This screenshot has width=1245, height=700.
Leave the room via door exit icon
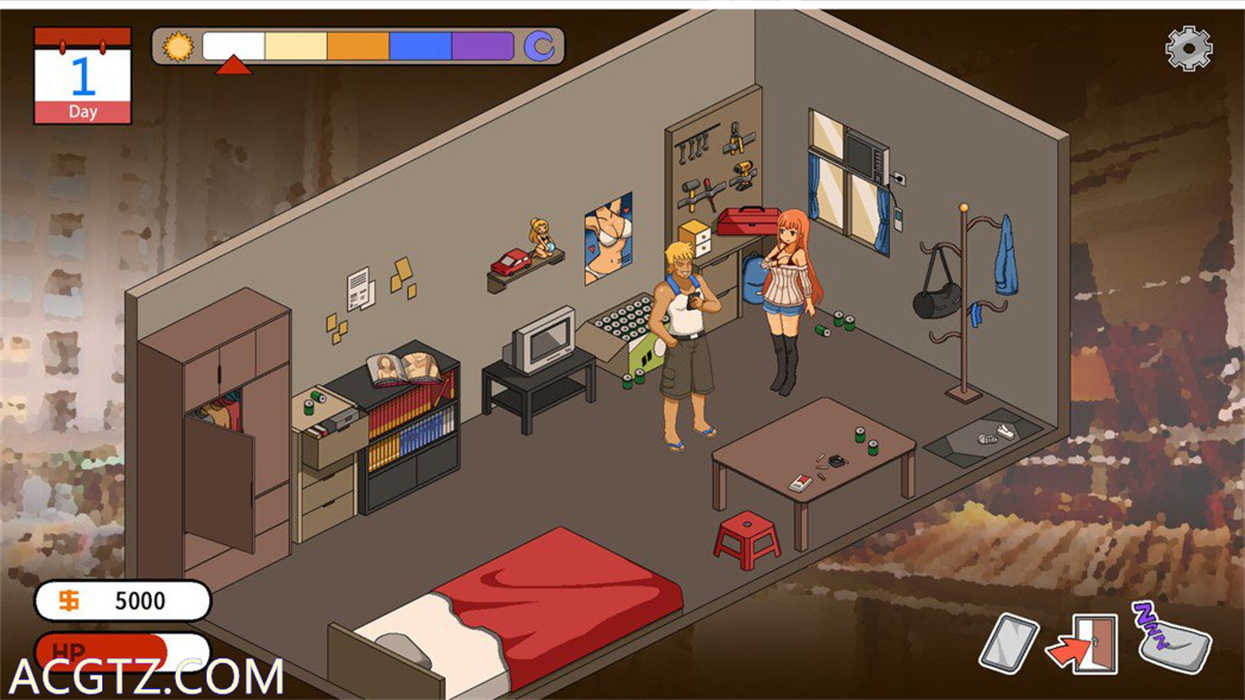(x=1084, y=644)
